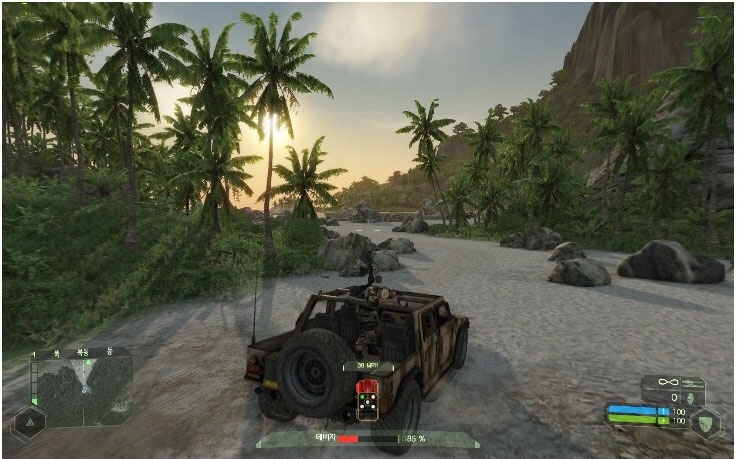Click the minimap radar display
The image size is (744, 459).
coord(83,389)
